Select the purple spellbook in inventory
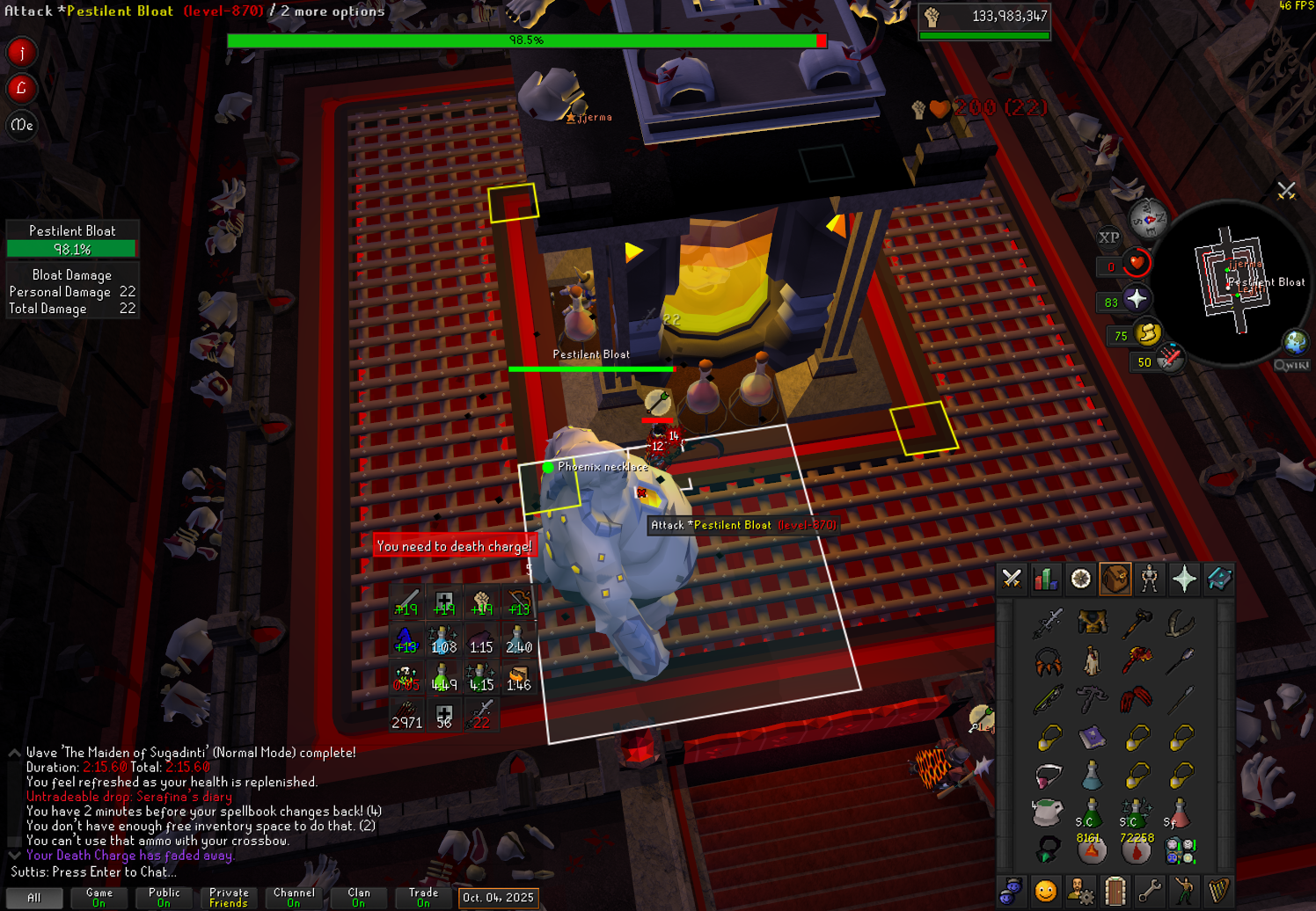 pos(1092,737)
